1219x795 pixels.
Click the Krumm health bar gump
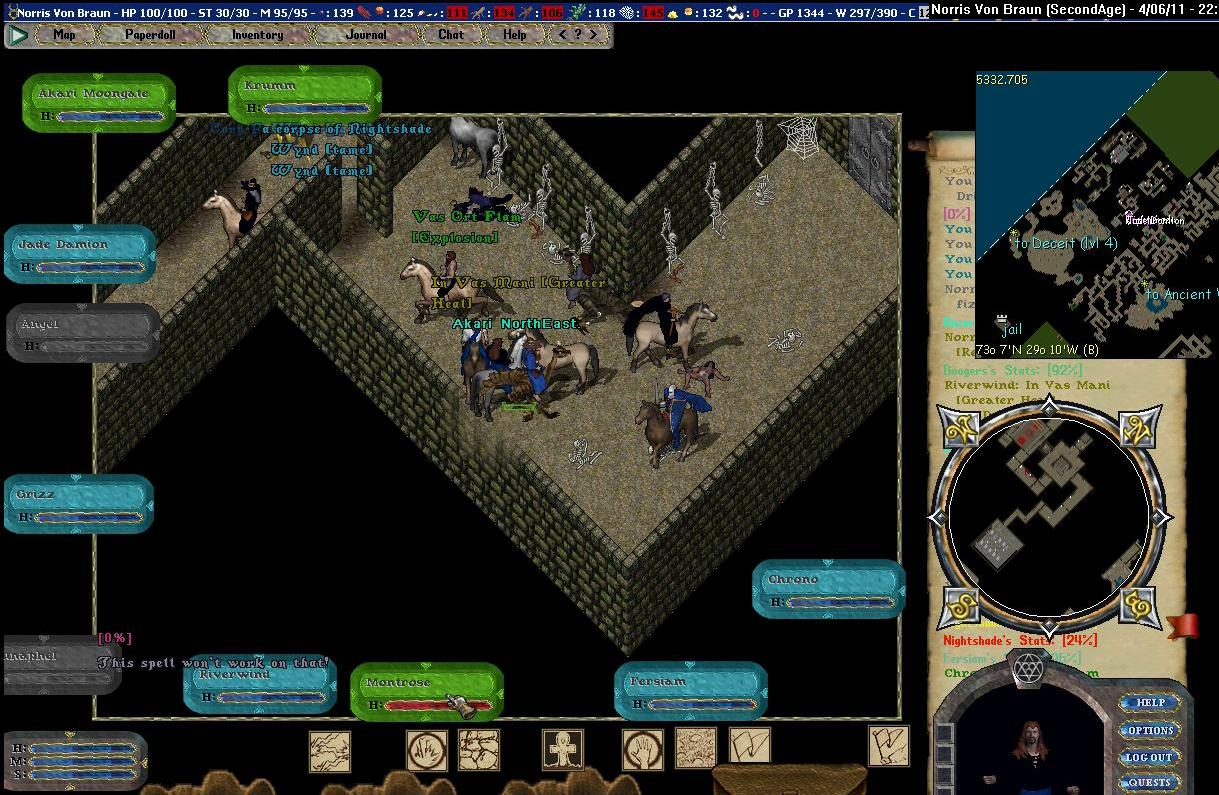click(304, 96)
